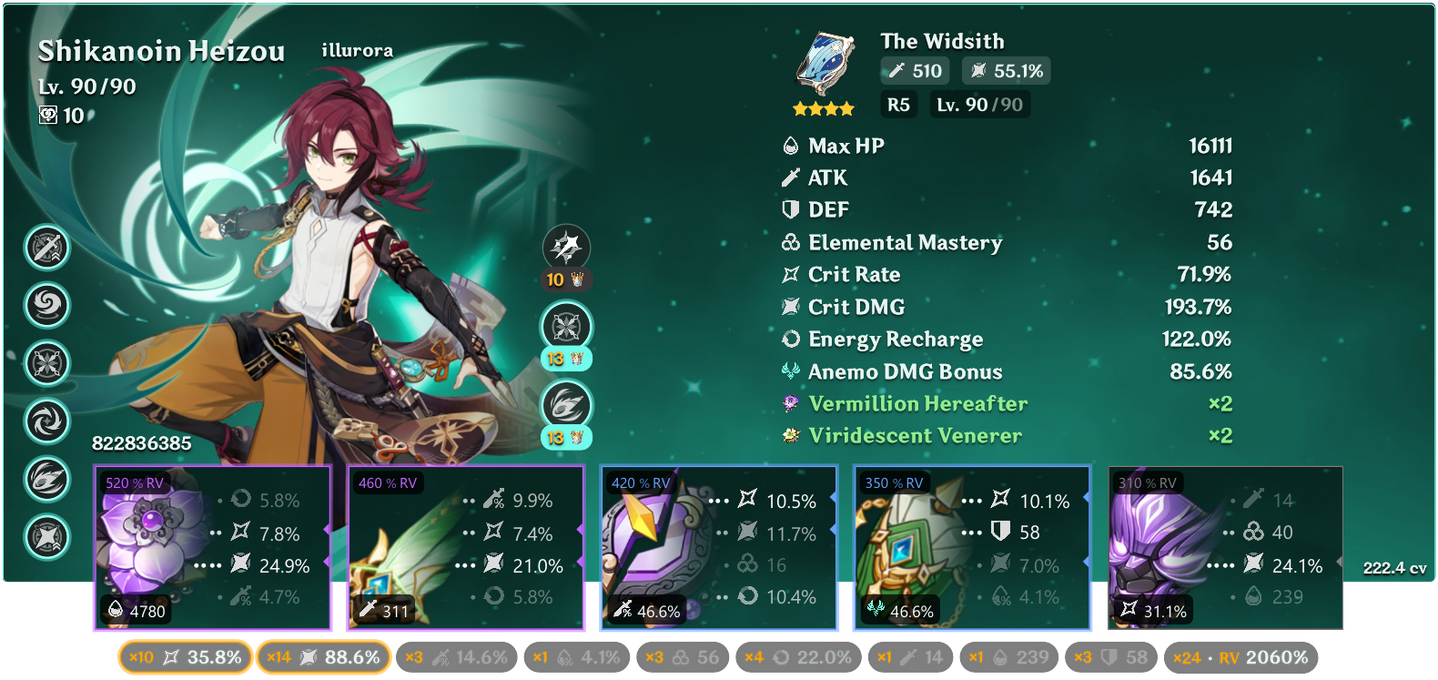Click the level 10 Normal Attack talent icon
The width and height of the screenshot is (1438, 680).
click(566, 247)
